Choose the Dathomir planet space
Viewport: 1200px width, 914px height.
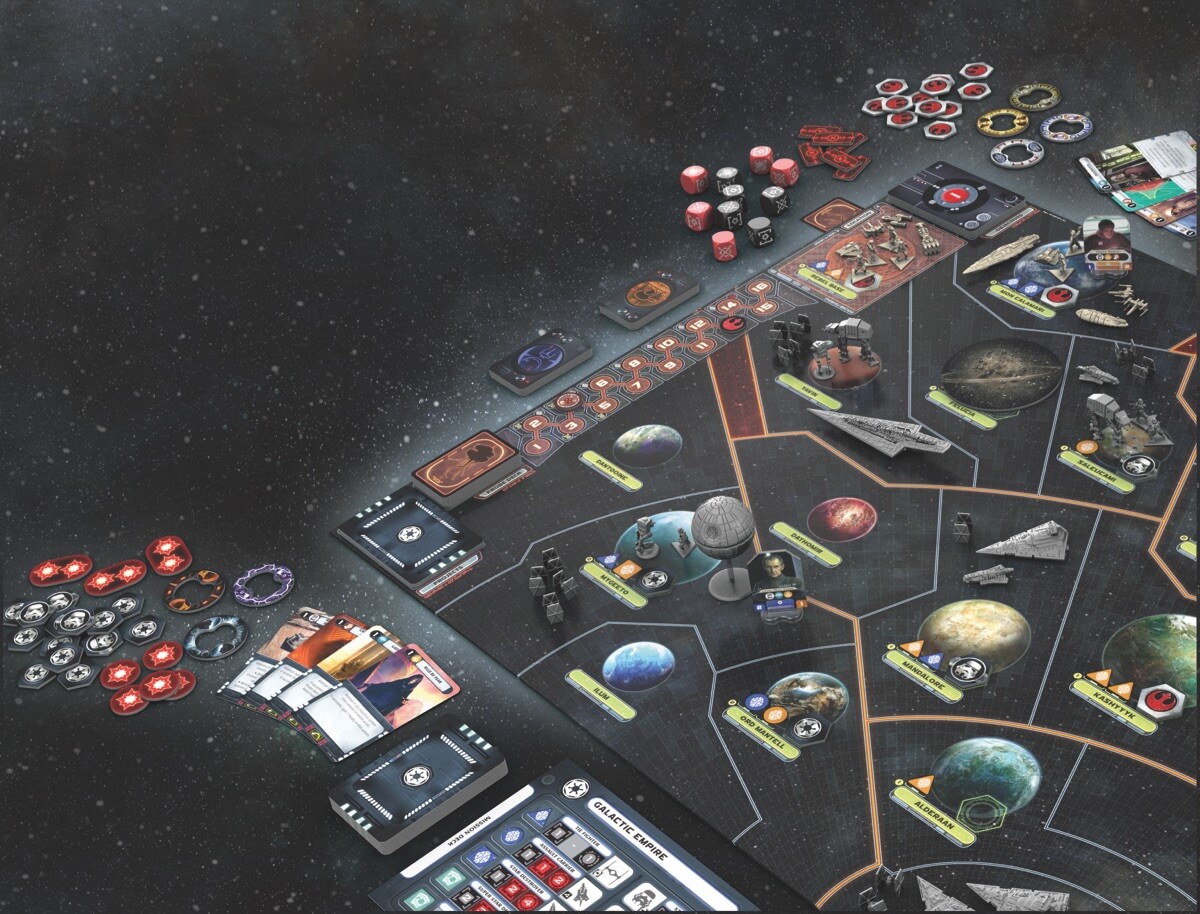point(841,519)
